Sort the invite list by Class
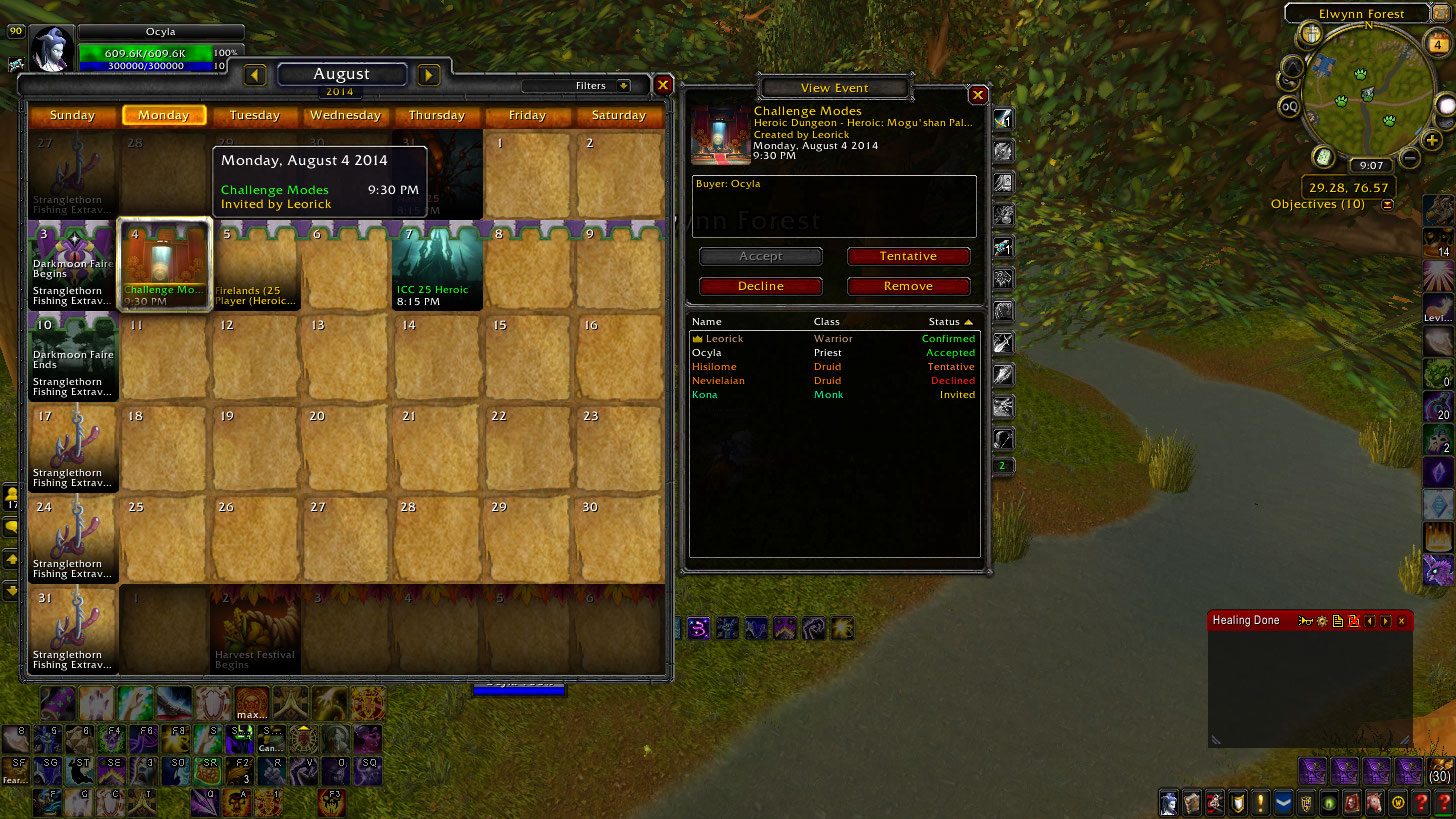 pyautogui.click(x=827, y=322)
